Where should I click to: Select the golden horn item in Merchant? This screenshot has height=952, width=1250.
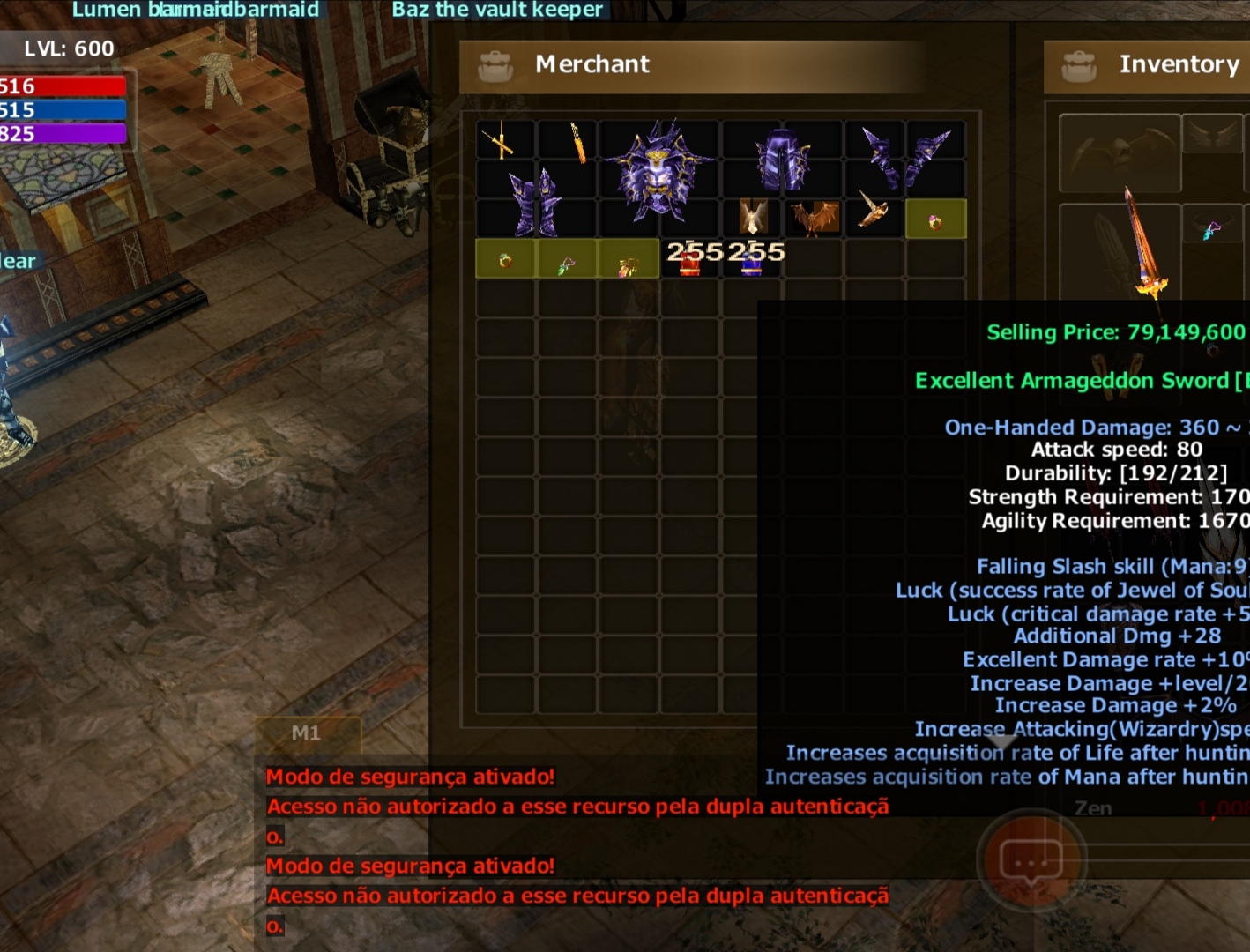(x=873, y=210)
